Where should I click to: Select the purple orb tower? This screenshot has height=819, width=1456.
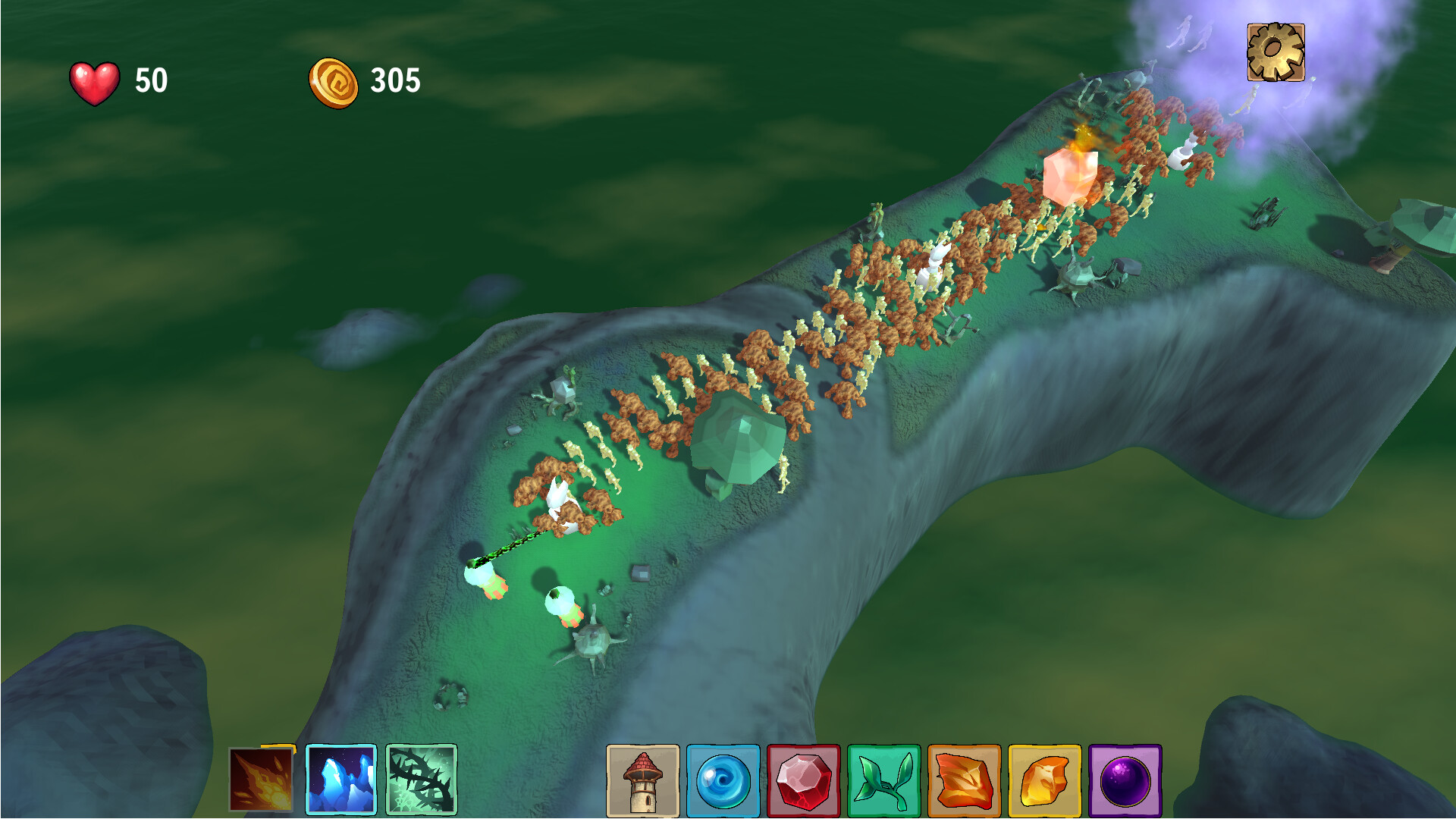pos(1127,780)
